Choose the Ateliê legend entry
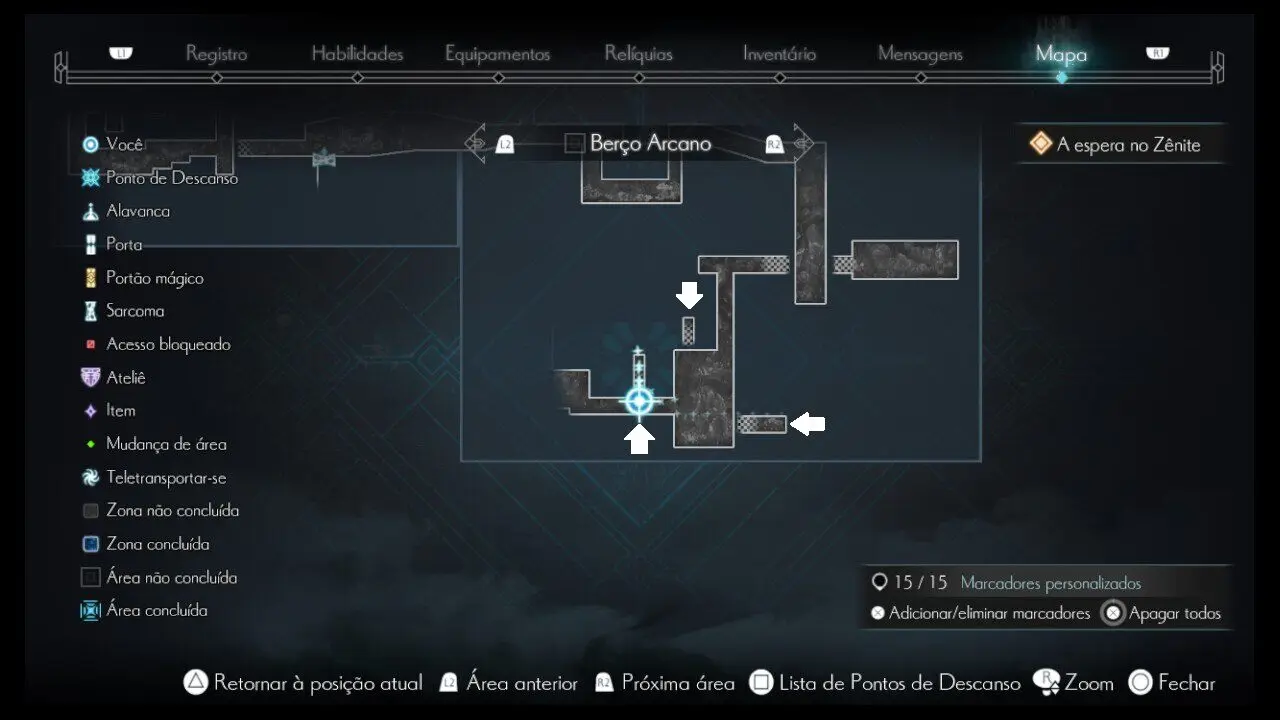Viewport: 1280px width, 720px height. point(126,377)
